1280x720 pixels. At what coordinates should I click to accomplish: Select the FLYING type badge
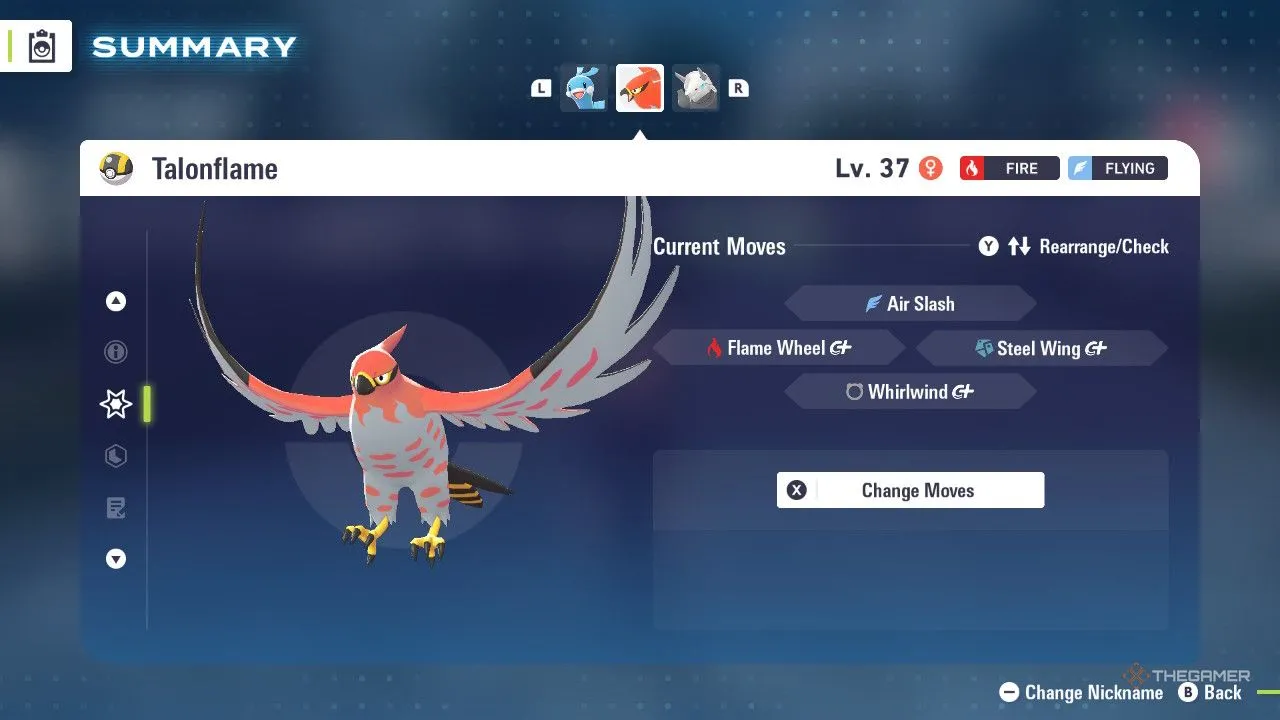coord(1117,168)
